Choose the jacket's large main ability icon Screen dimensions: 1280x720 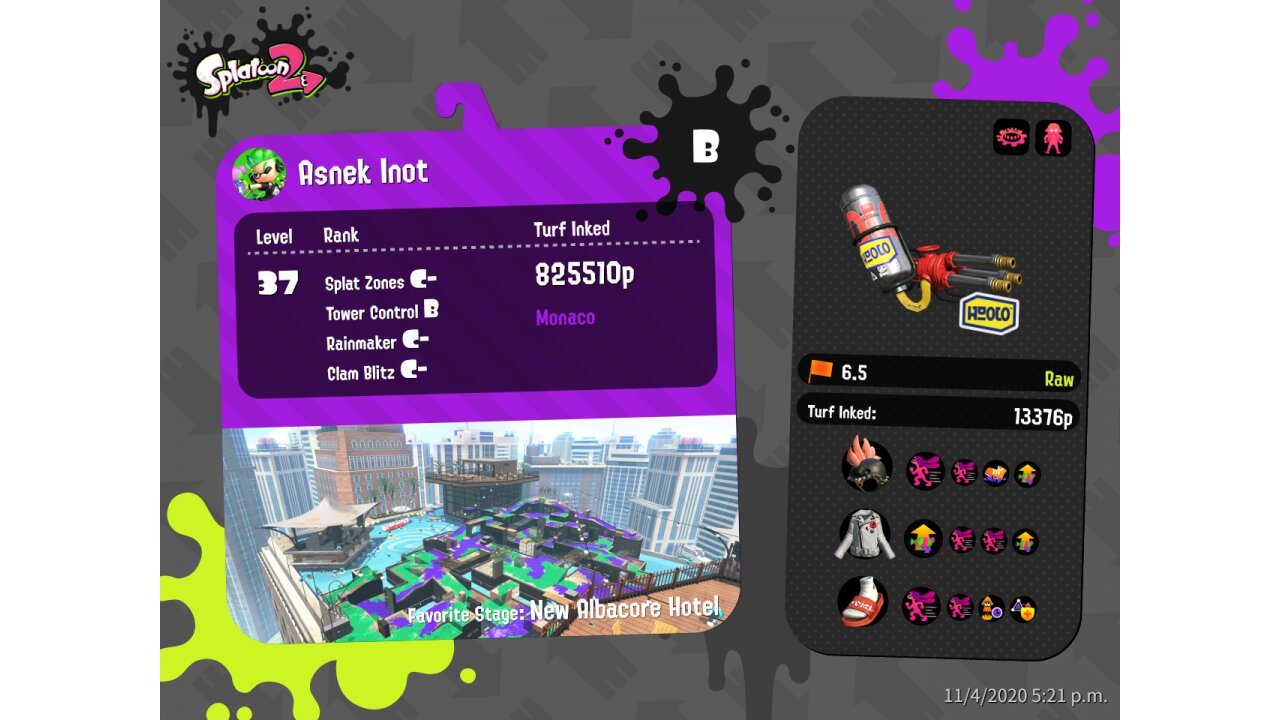923,539
